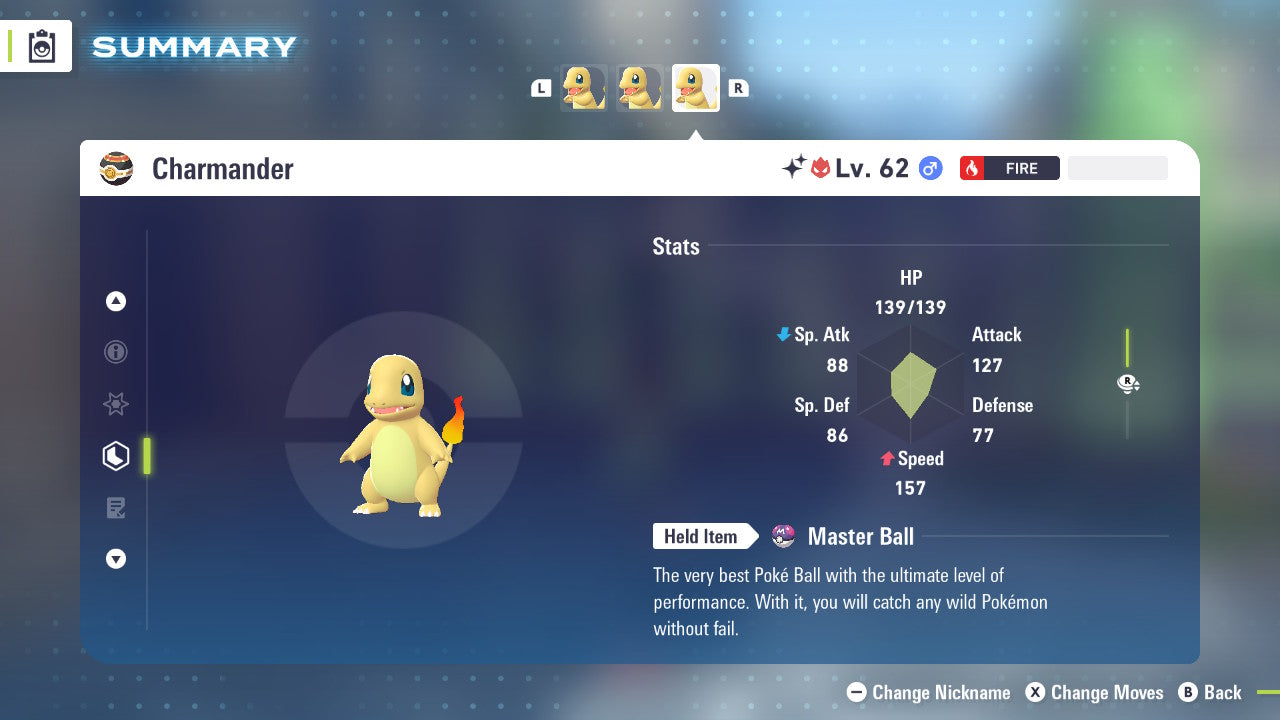Click the Level Ball icon beside Charmander's name

[116, 168]
